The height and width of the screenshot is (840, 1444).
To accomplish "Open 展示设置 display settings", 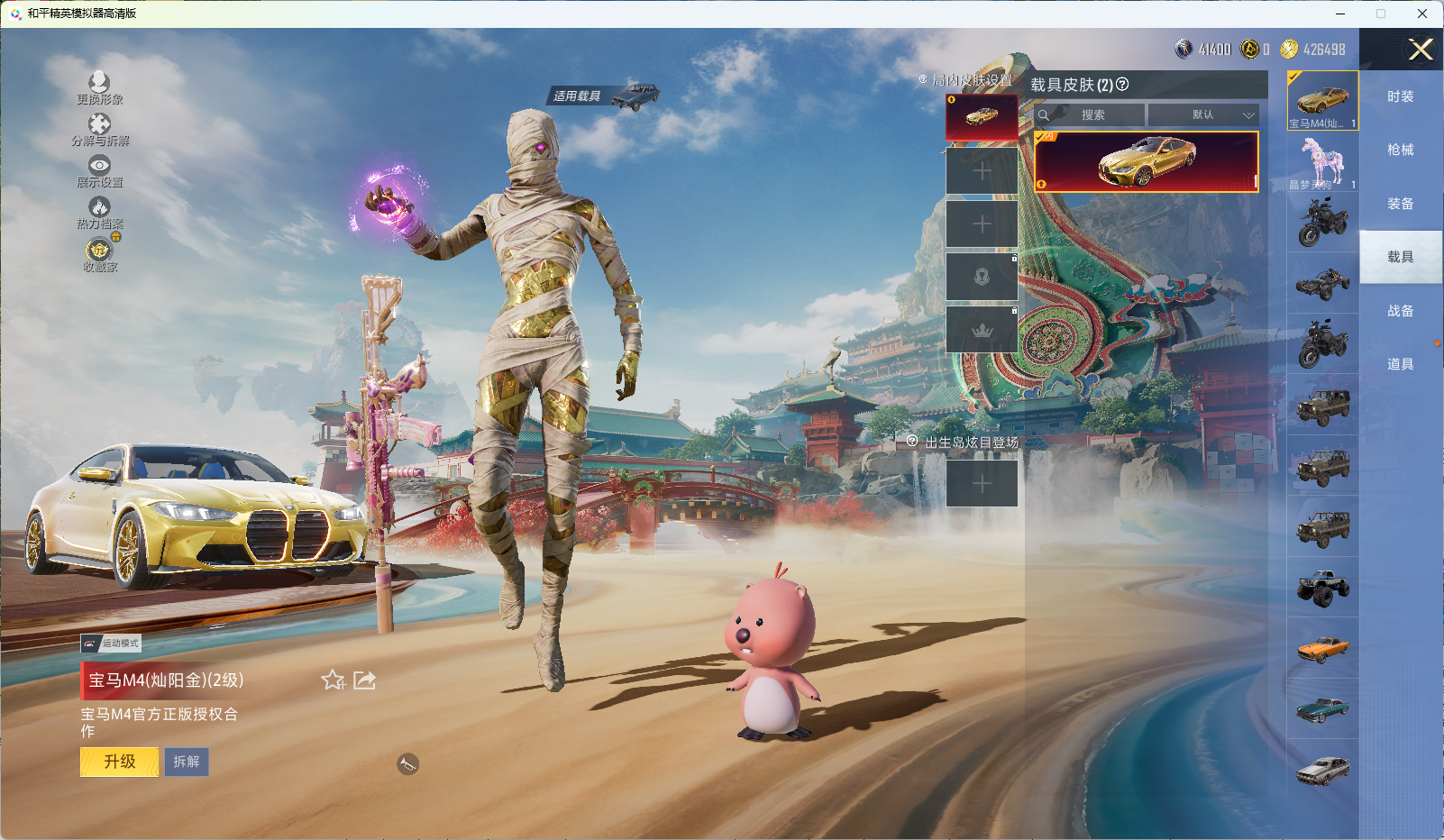I will click(99, 171).
